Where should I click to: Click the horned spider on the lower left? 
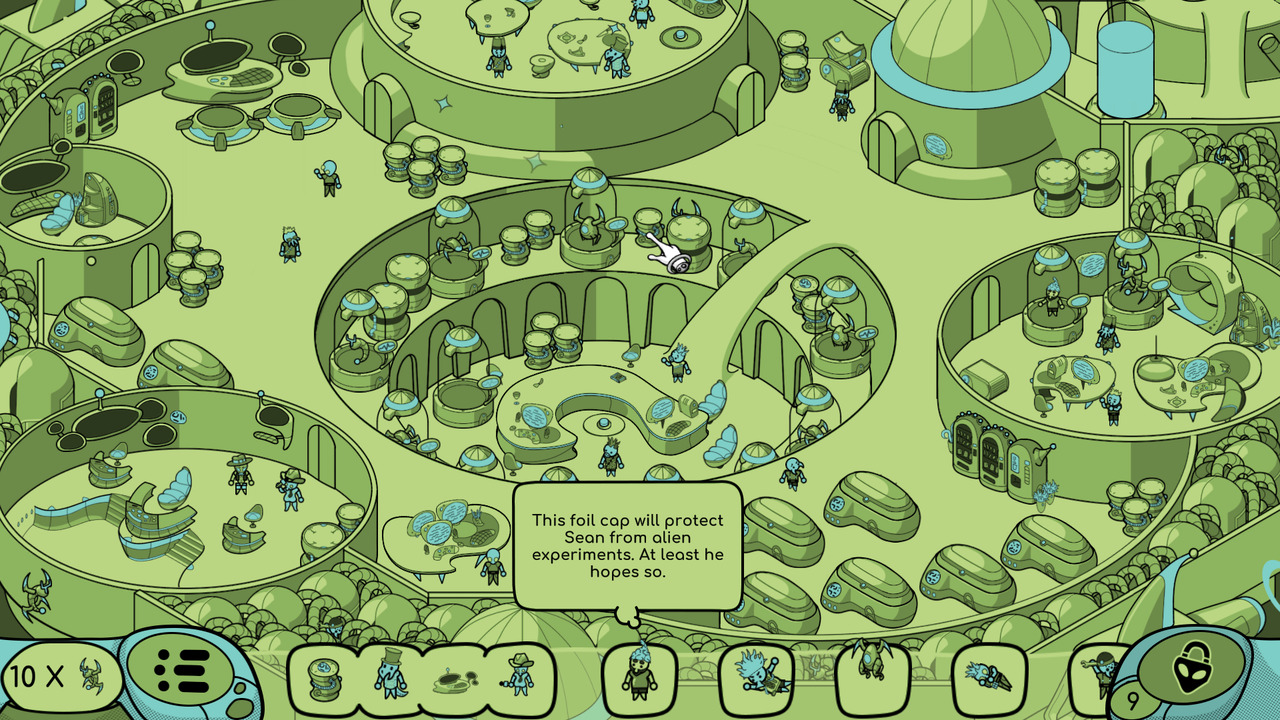(36, 592)
